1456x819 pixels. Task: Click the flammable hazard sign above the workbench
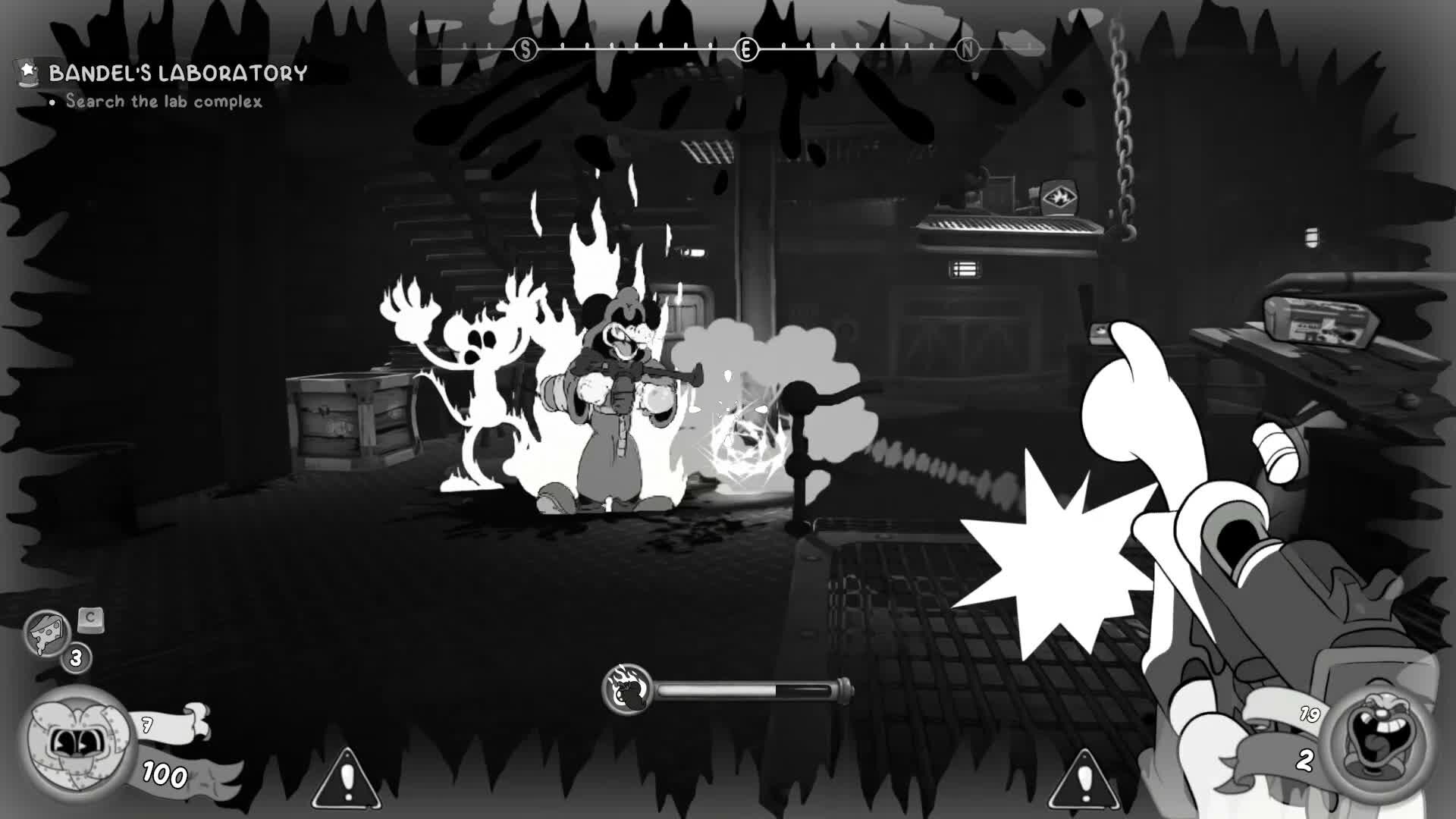pyautogui.click(x=1060, y=196)
